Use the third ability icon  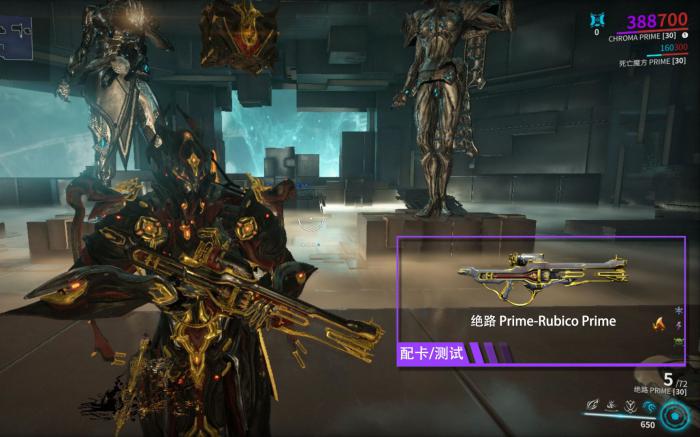point(629,406)
